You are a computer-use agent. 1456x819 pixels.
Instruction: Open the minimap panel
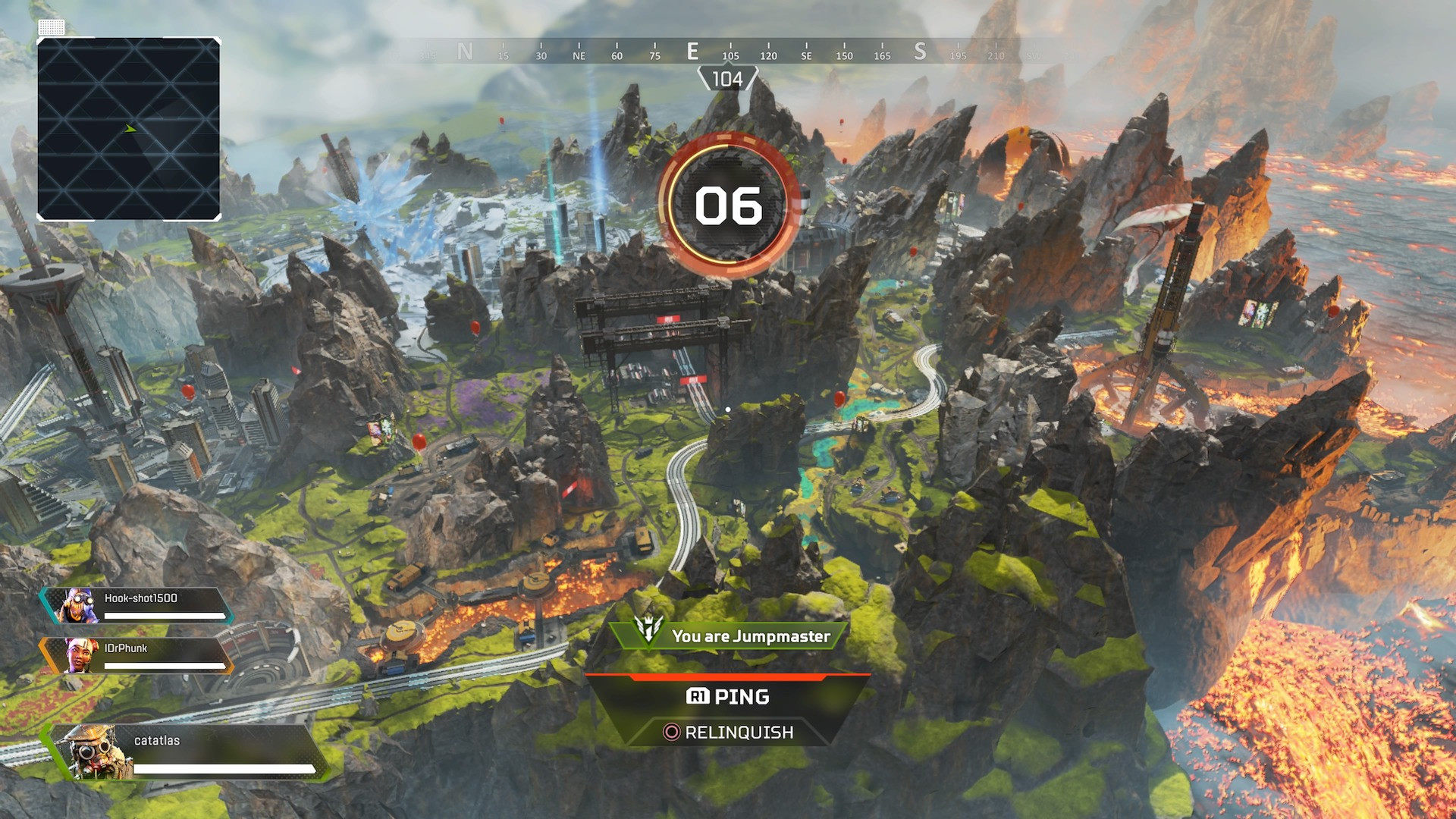click(129, 129)
